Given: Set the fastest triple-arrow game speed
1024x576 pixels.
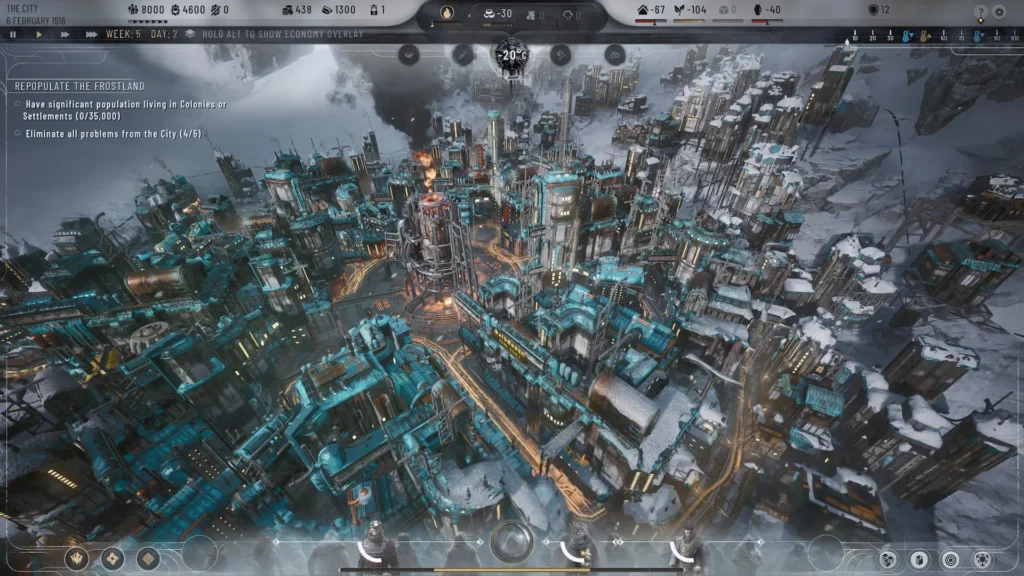Looking at the screenshot, I should [x=91, y=34].
